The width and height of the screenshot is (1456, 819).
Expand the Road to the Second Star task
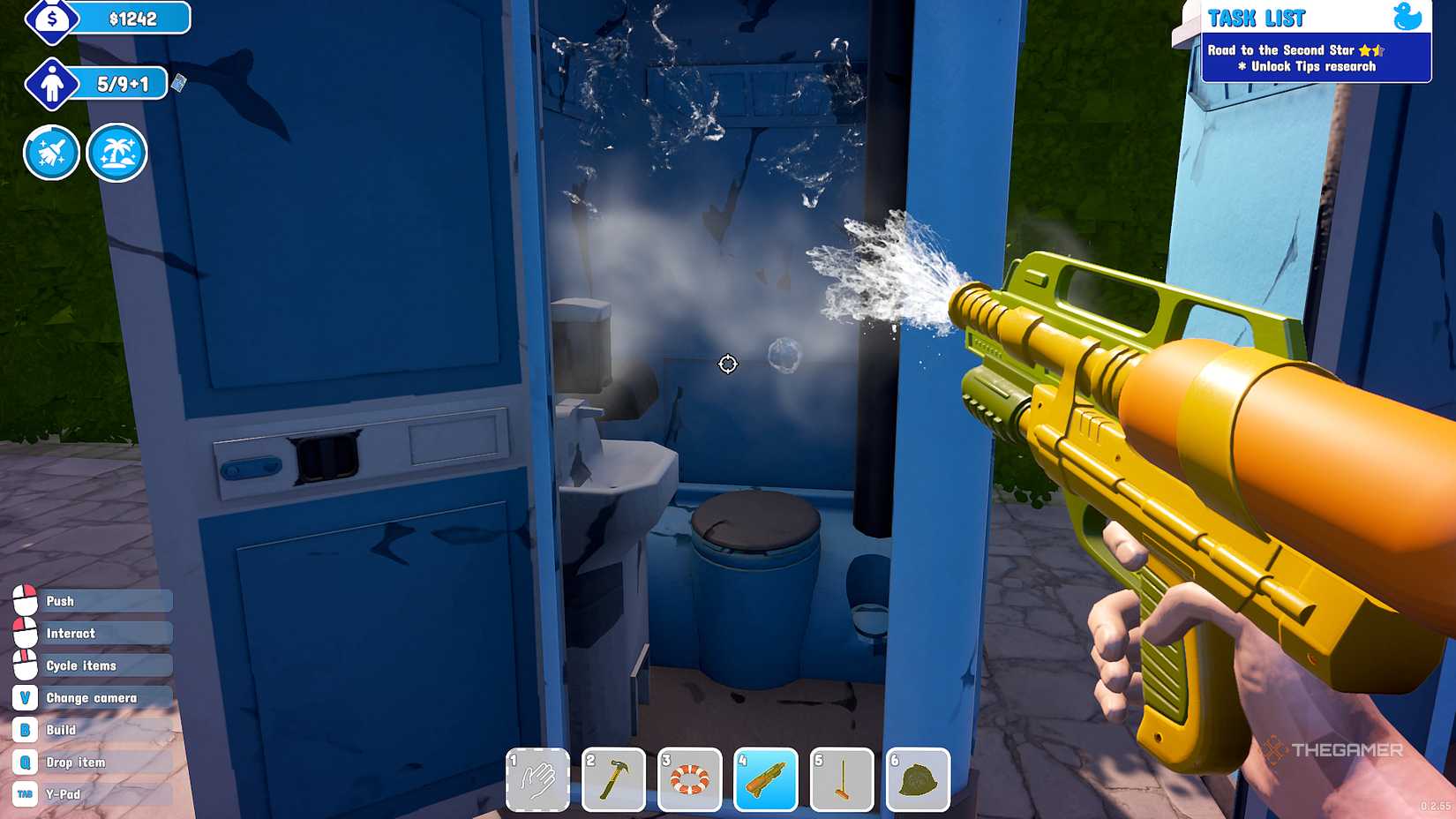tap(1281, 50)
